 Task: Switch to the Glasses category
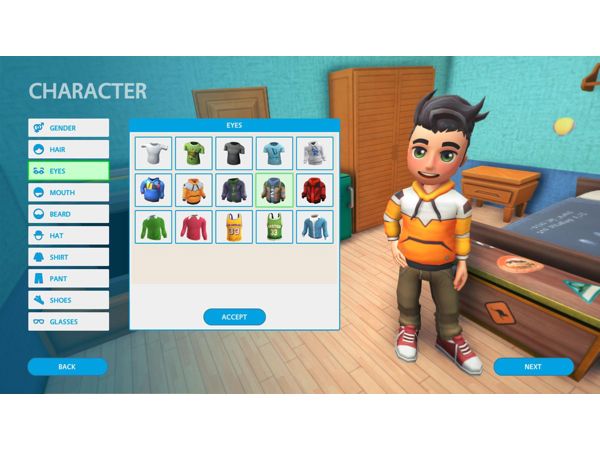pyautogui.click(x=68, y=321)
